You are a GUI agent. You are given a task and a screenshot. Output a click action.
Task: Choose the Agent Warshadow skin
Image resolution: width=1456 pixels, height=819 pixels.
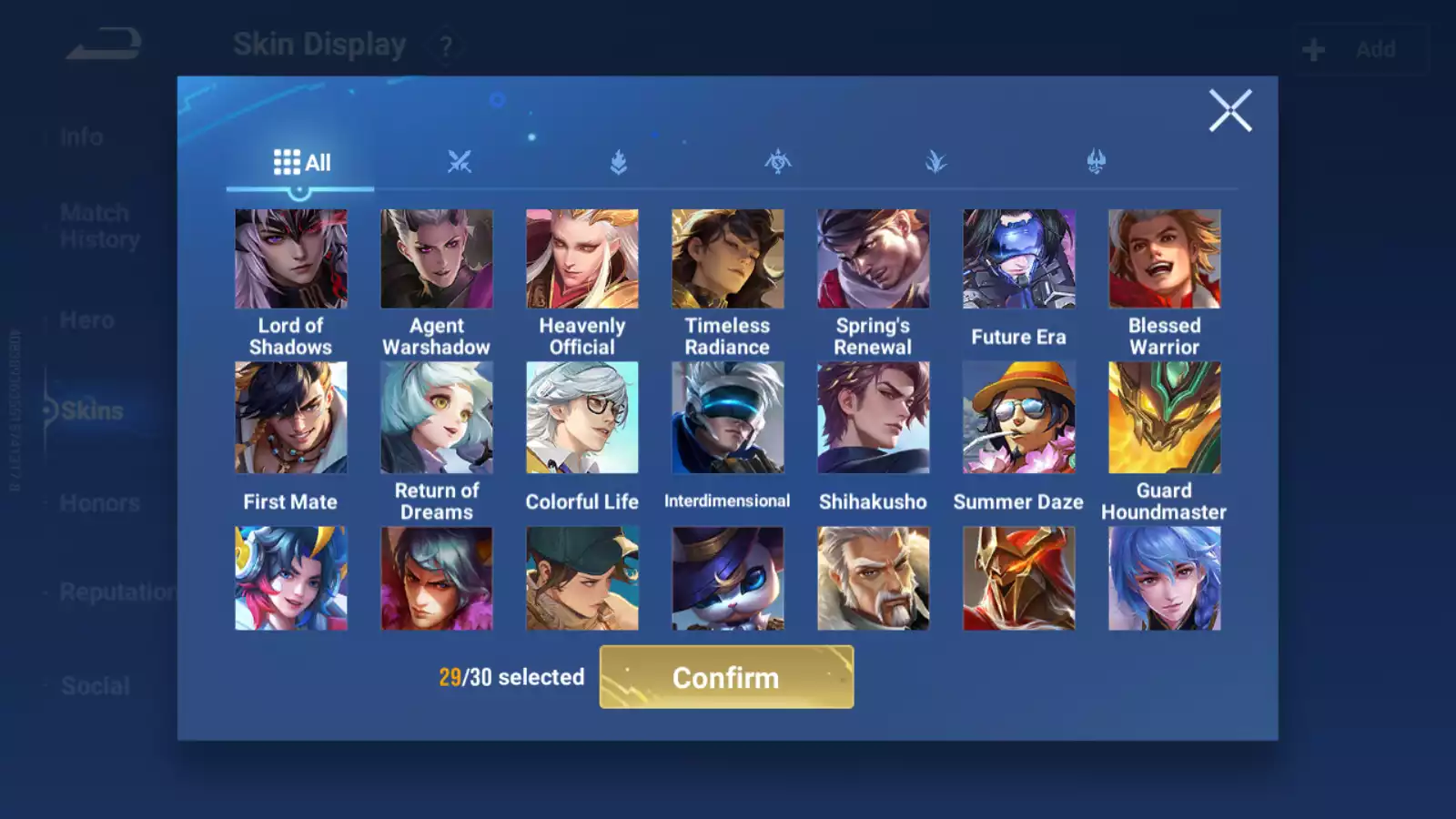point(436,259)
